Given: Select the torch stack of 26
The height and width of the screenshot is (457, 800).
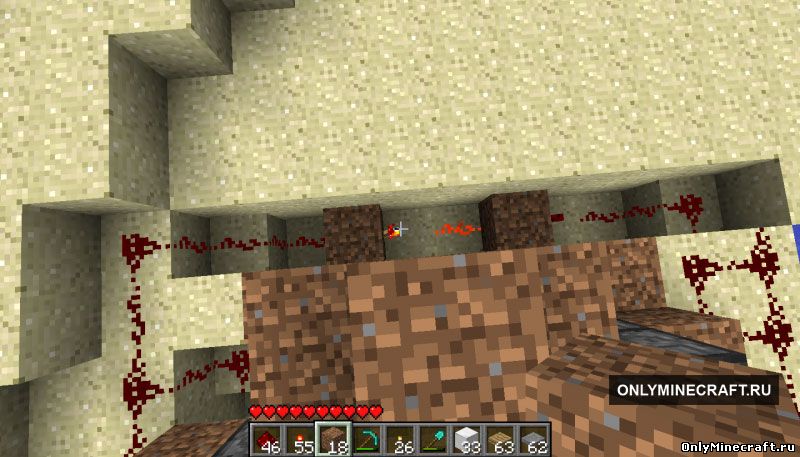Looking at the screenshot, I should click(399, 438).
